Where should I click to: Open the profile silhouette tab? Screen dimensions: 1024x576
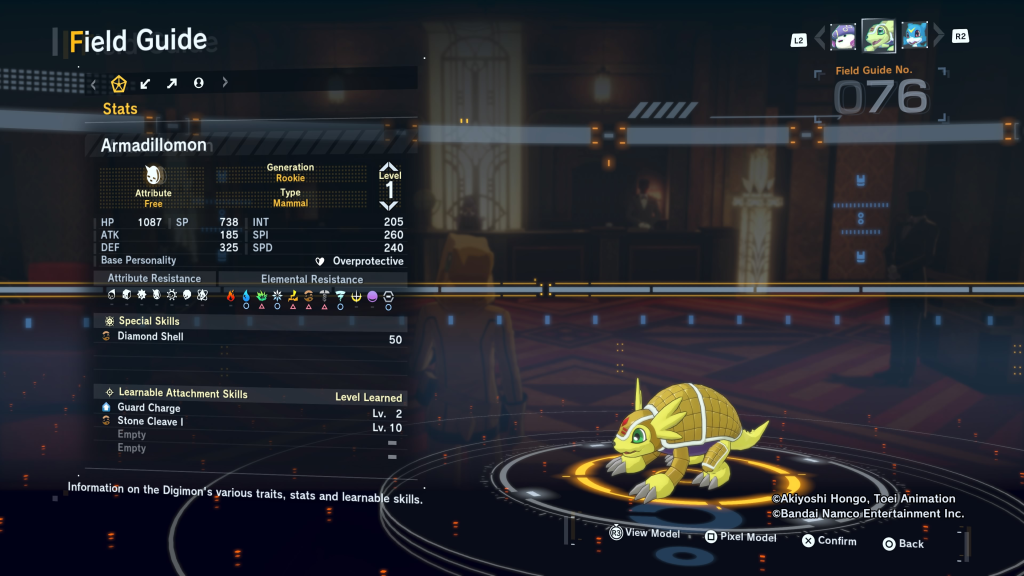(x=198, y=83)
